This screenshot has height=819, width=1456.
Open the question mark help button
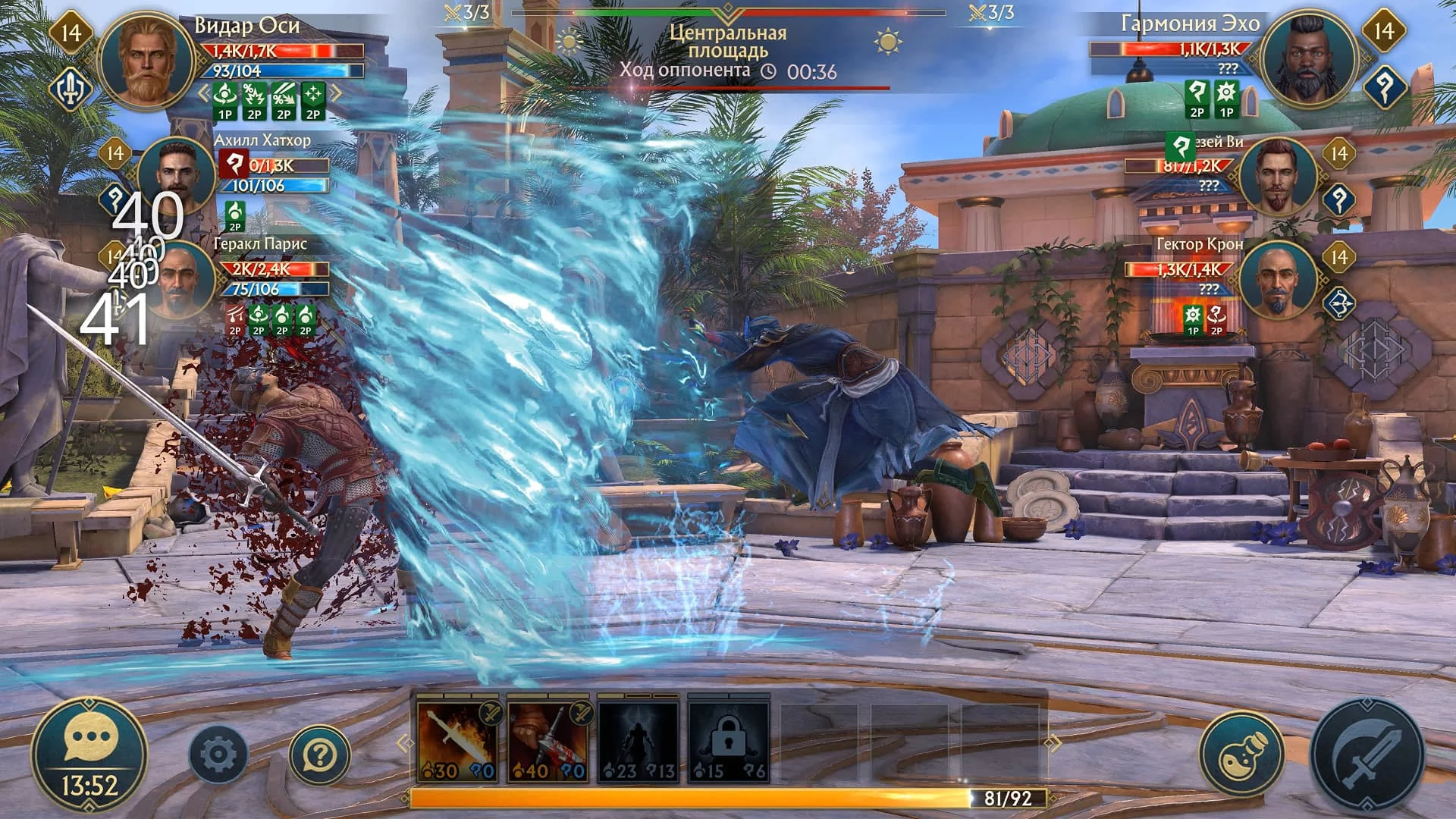pyautogui.click(x=319, y=755)
